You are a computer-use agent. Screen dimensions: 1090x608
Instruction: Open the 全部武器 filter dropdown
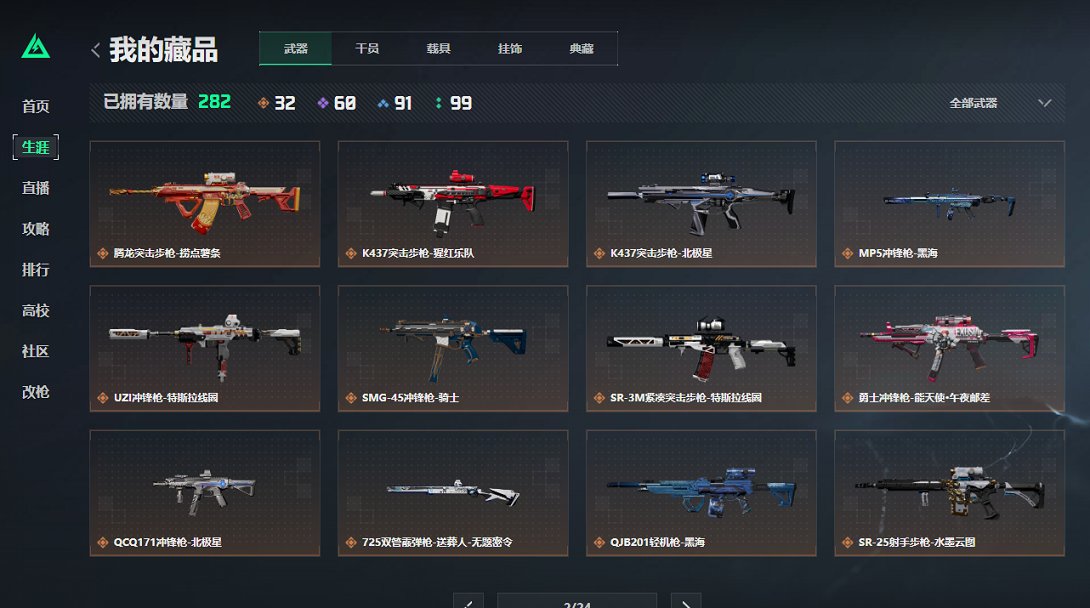click(x=1000, y=103)
